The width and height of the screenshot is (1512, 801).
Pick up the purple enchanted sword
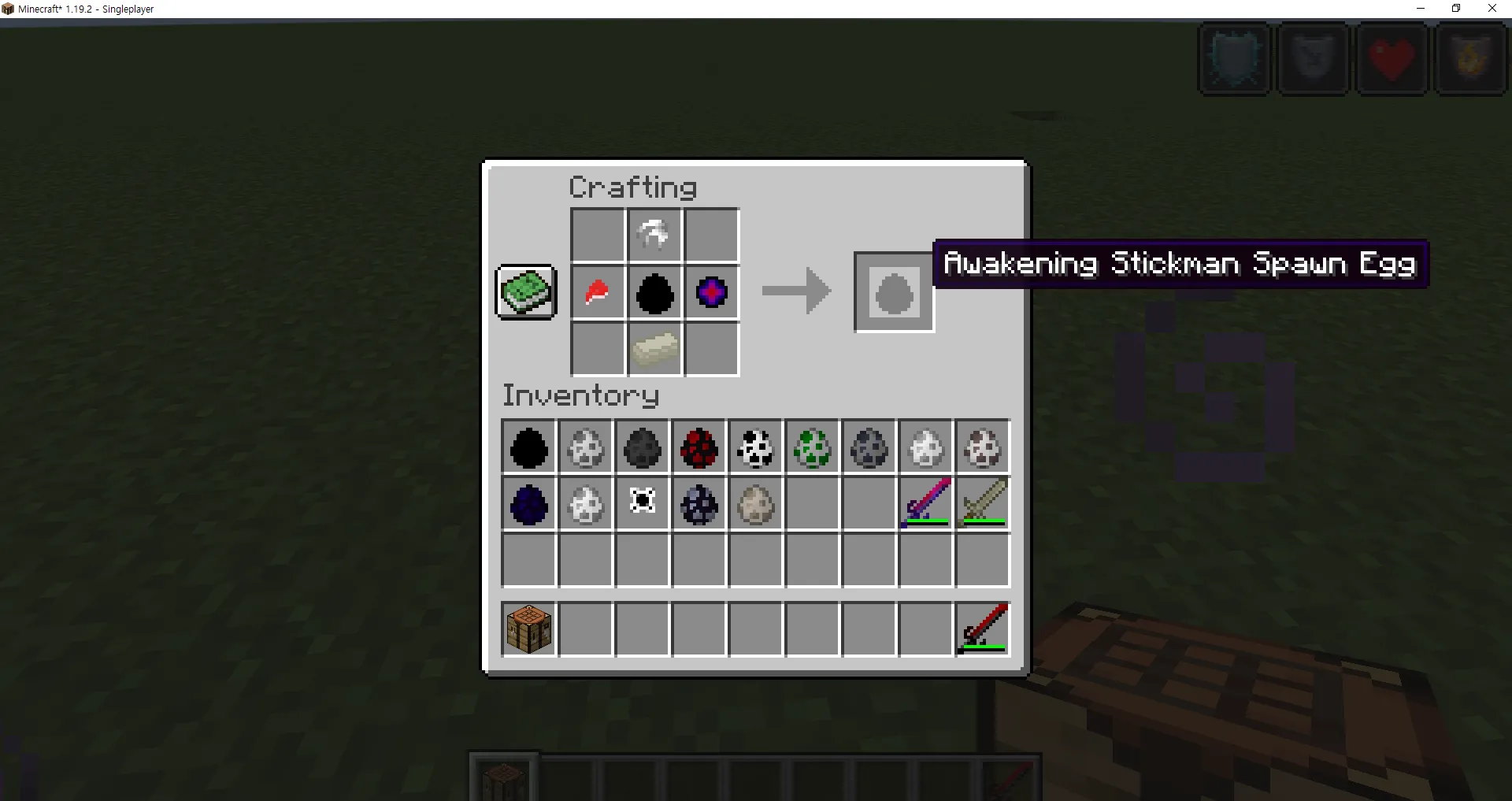point(925,504)
